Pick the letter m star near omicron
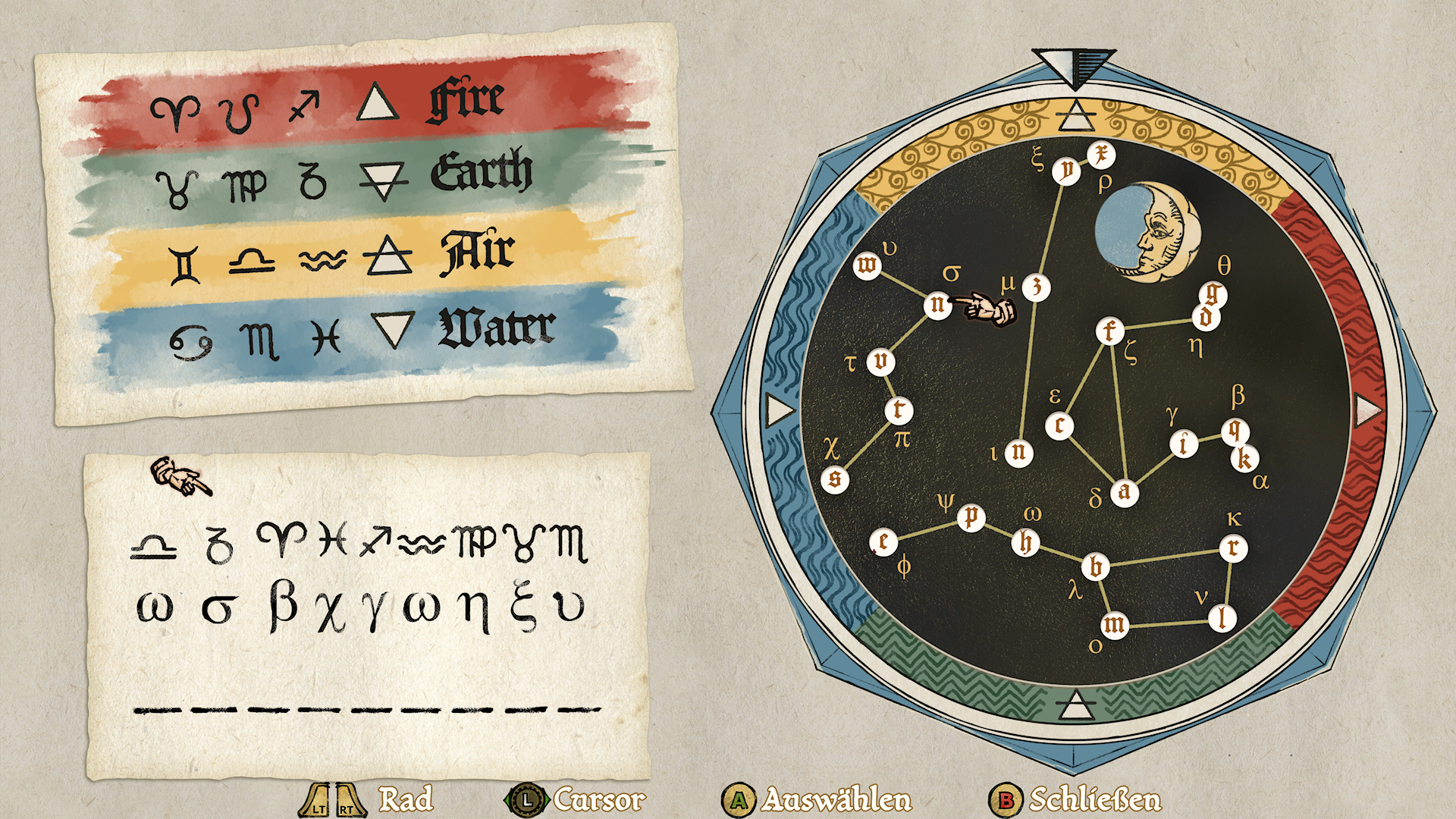 (1114, 625)
